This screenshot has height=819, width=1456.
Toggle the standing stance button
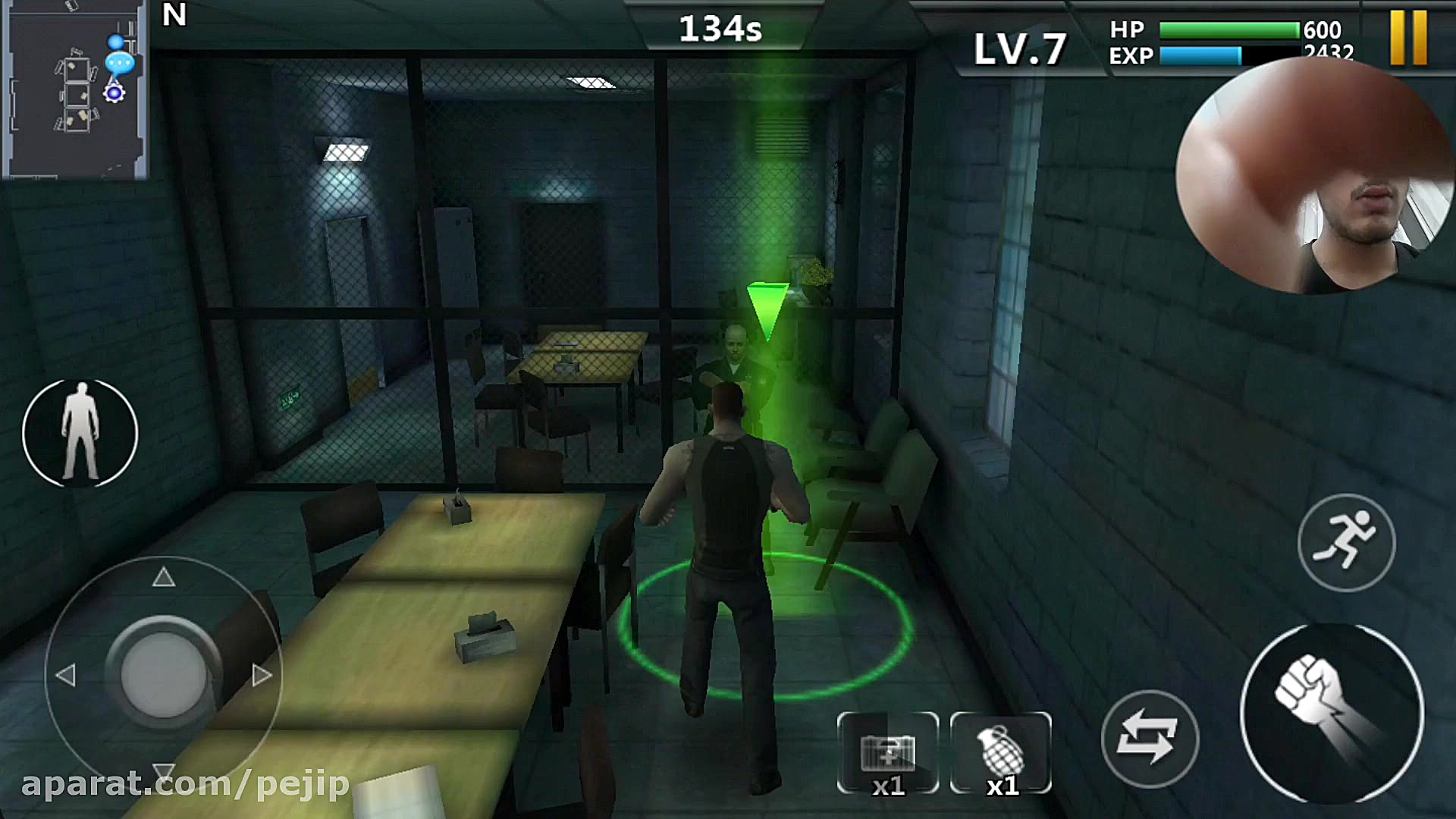[x=80, y=432]
